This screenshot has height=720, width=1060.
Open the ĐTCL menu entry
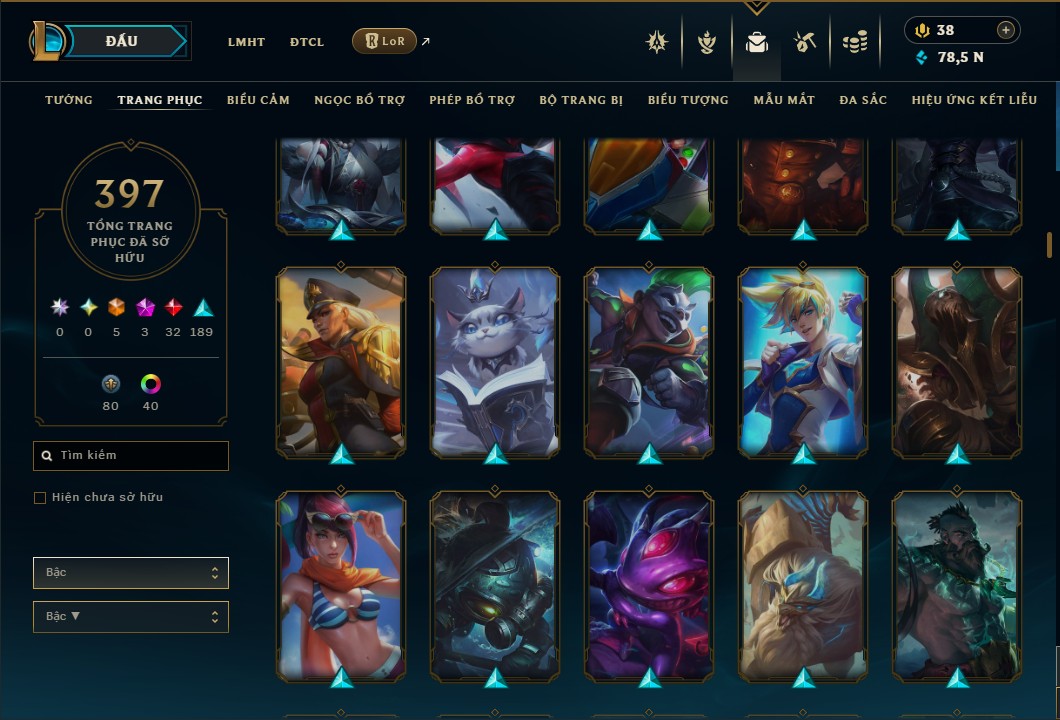tap(307, 42)
